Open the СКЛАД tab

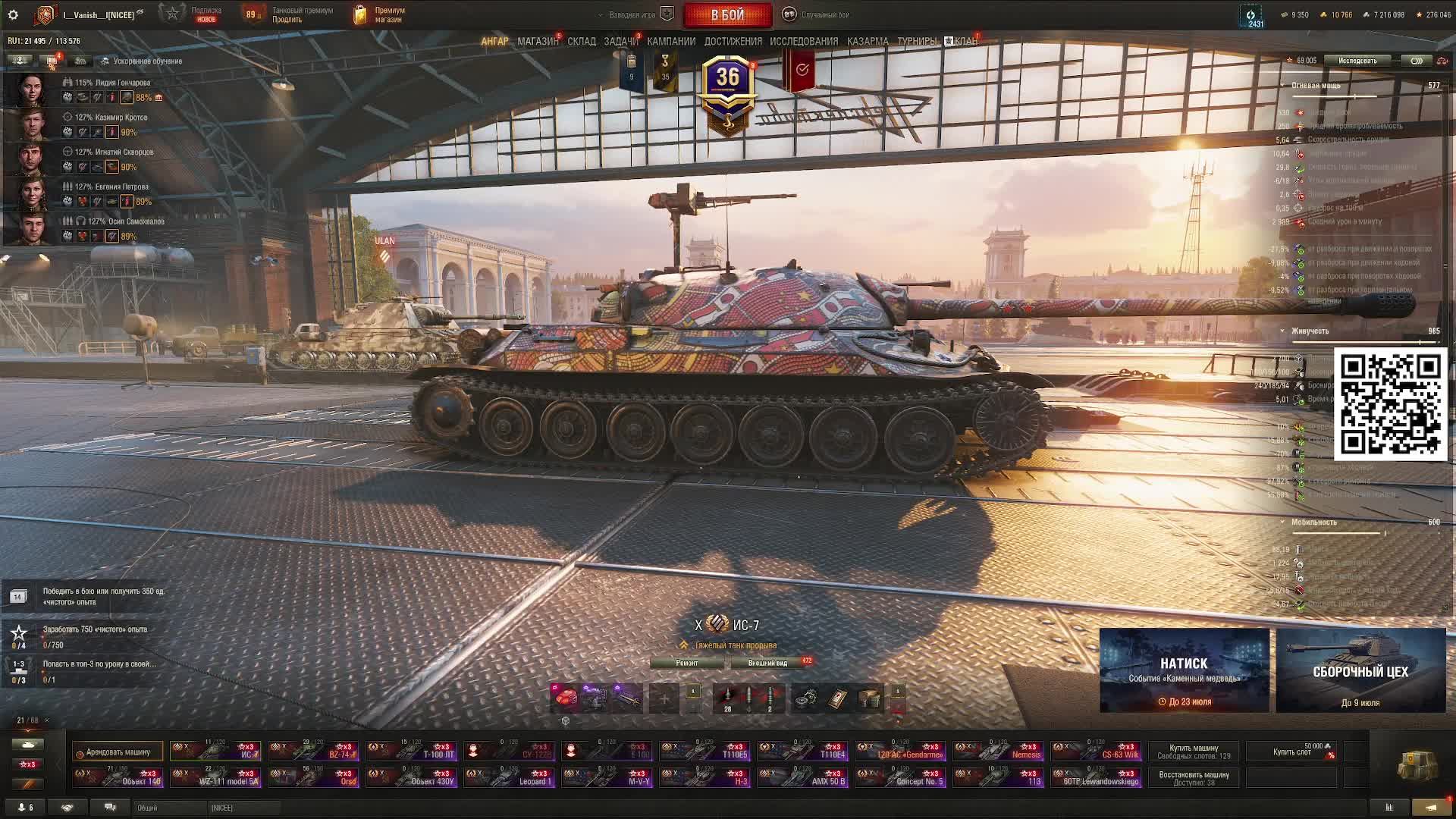tap(582, 42)
